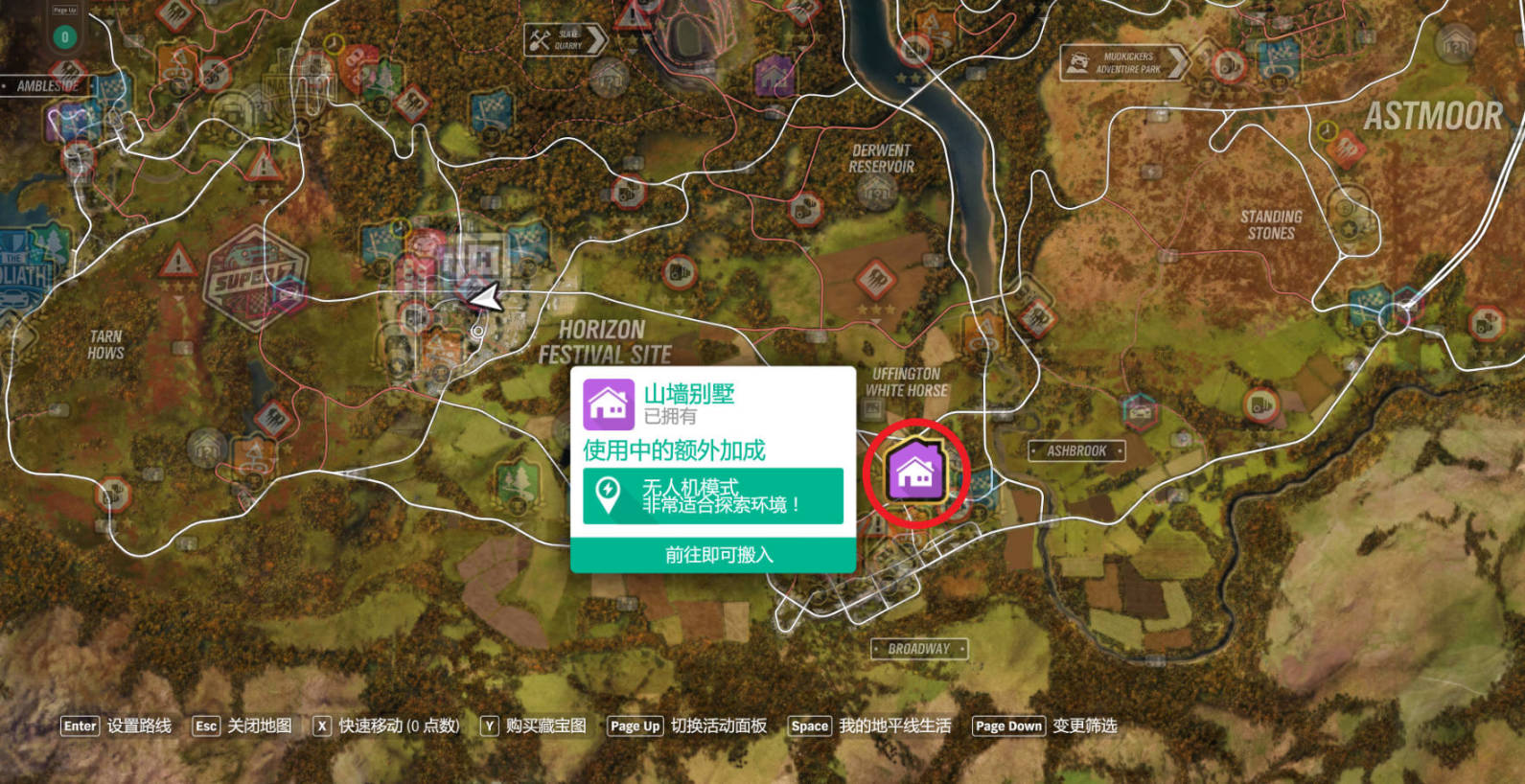Choose the grey house marker at Derwent Reservoir
This screenshot has height=784, width=1525.
point(876,194)
